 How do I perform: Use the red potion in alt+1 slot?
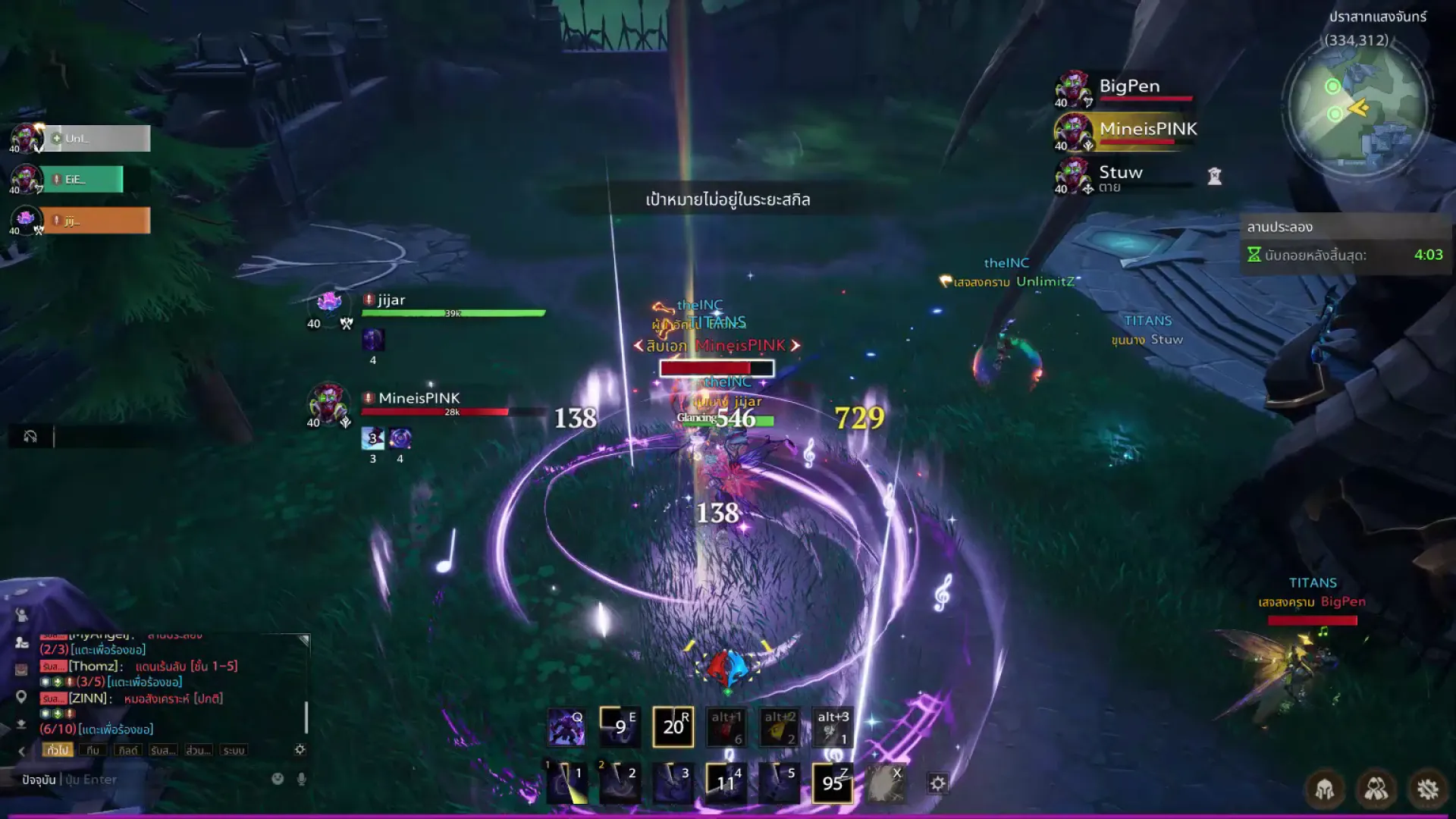point(726,727)
